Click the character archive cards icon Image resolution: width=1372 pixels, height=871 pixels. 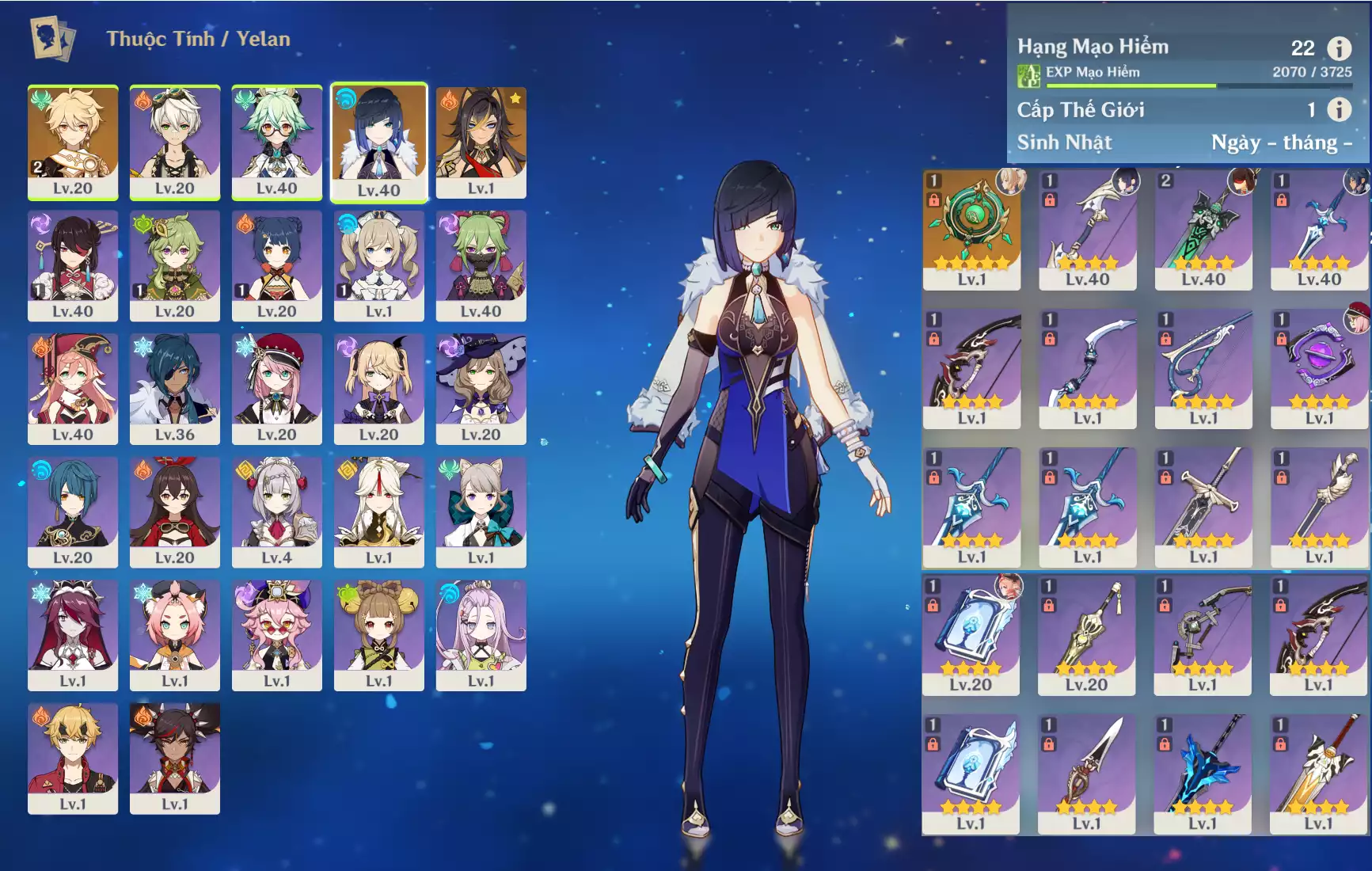[53, 39]
